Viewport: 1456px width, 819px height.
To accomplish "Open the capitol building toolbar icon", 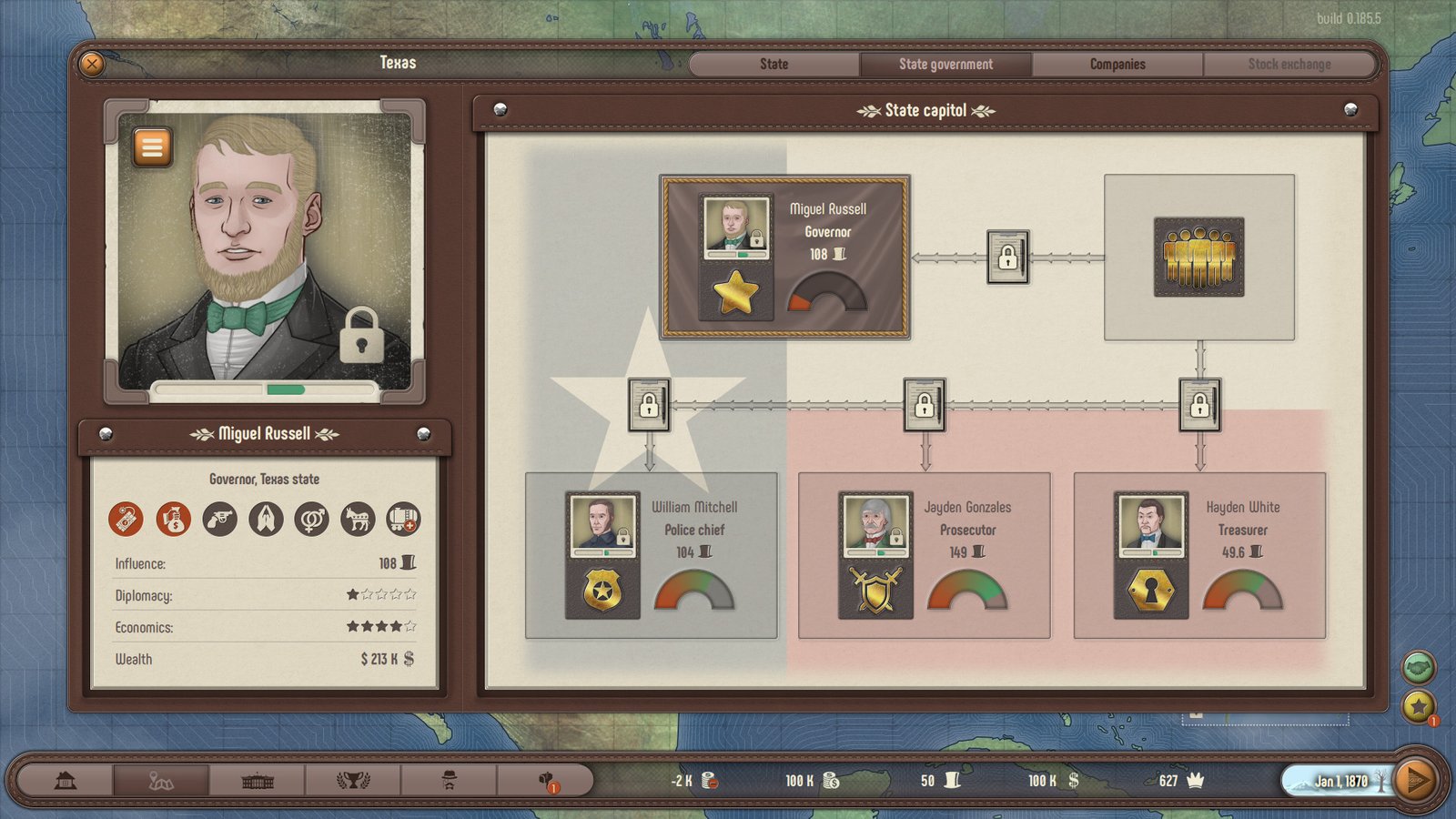I will (257, 781).
